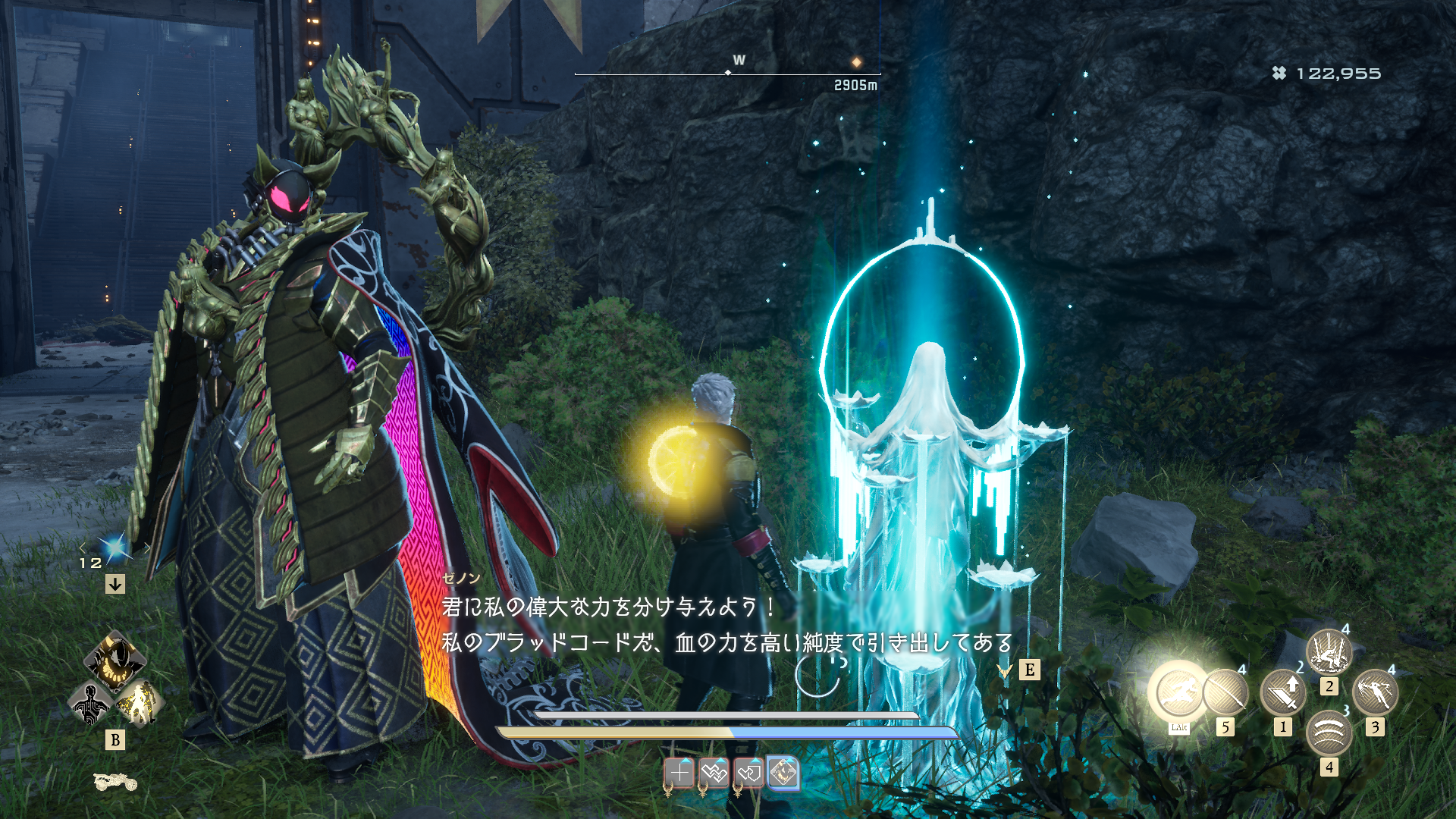Activate the sword with up-arrow skill
The image size is (1456, 819).
click(x=1283, y=692)
